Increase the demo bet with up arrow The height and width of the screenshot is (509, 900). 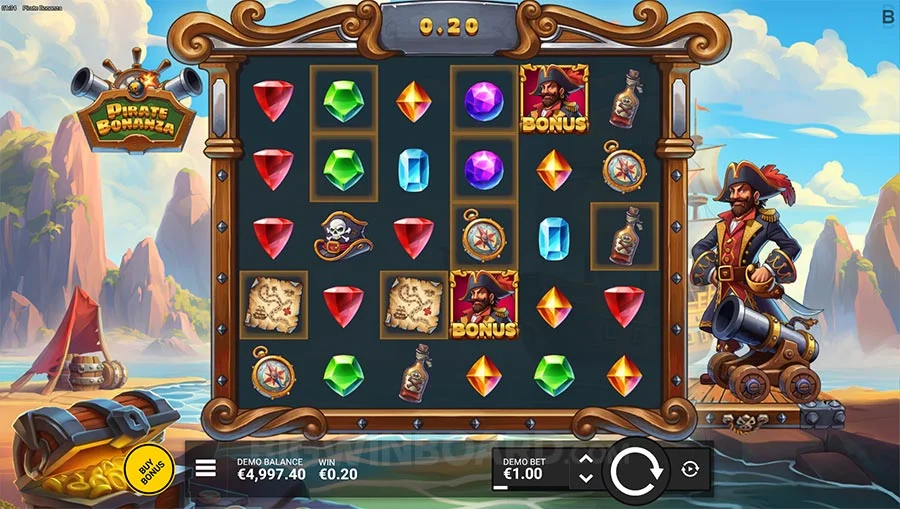click(586, 459)
